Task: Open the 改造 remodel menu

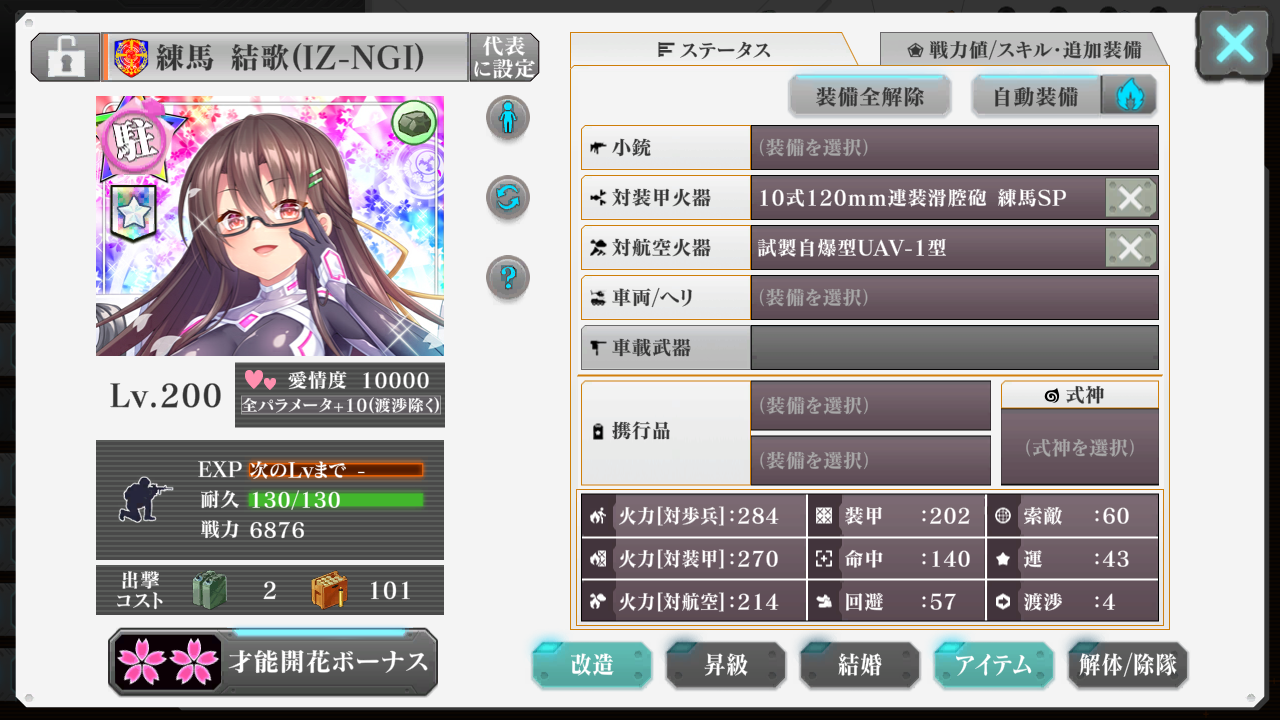Action: (592, 665)
